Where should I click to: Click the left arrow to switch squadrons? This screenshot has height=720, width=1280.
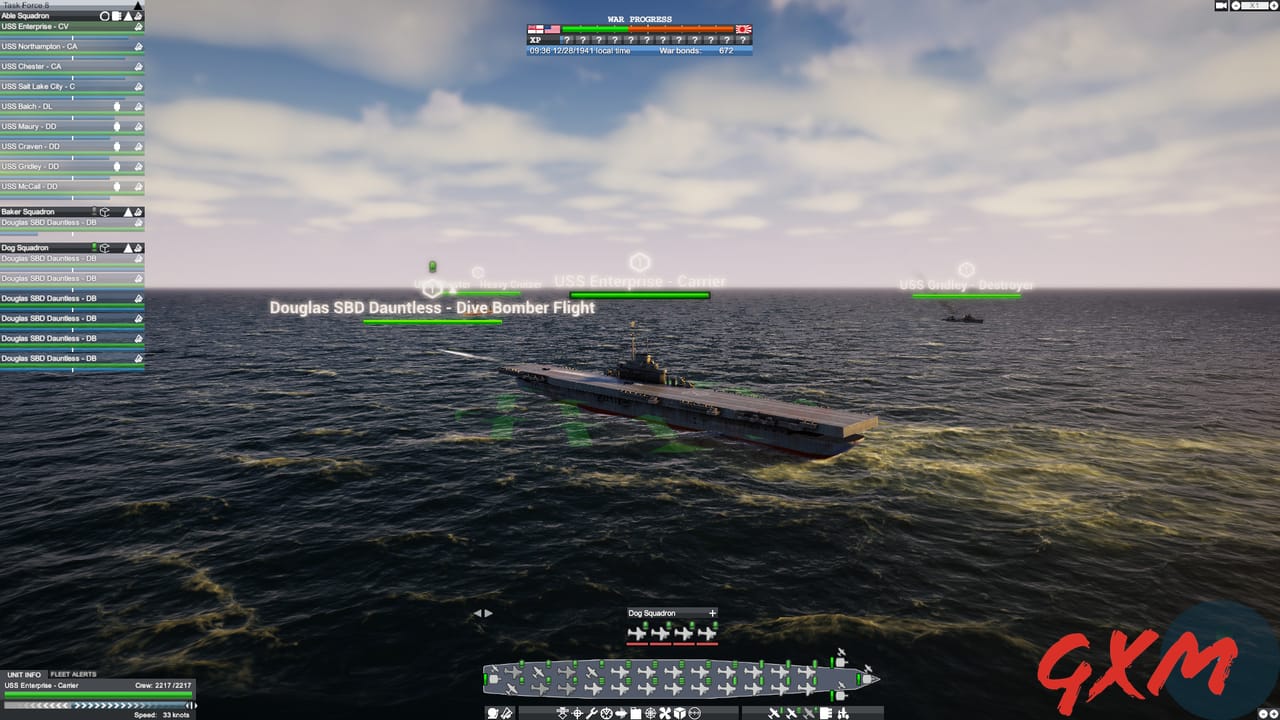[x=477, y=613]
